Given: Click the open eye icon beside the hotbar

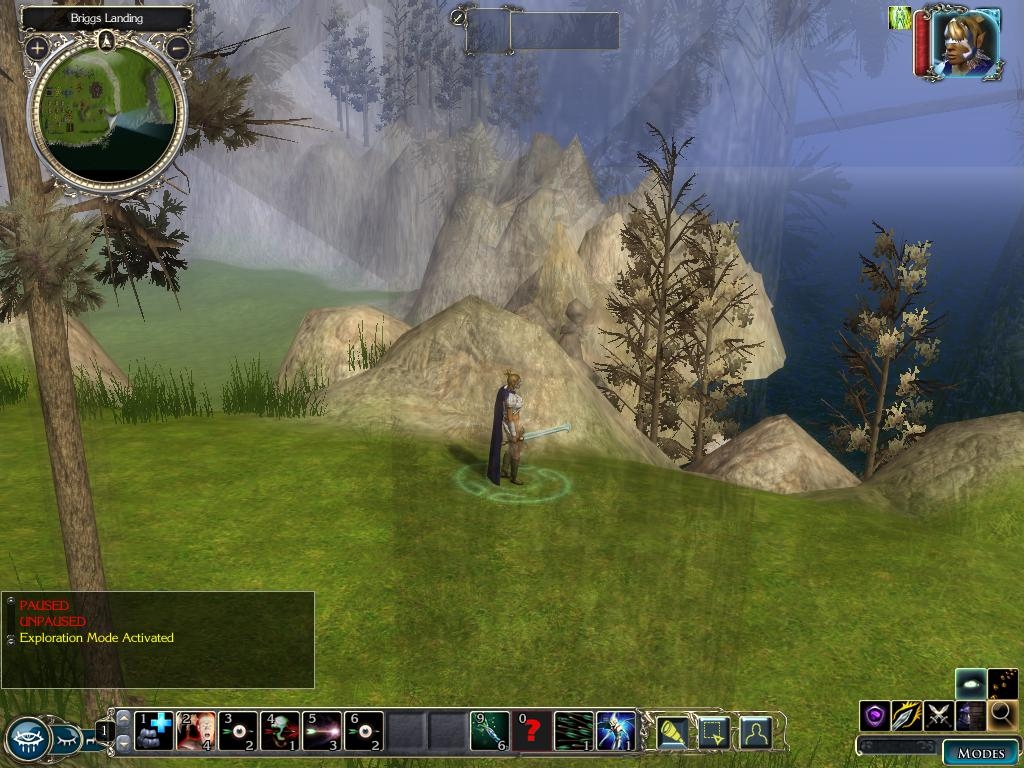Looking at the screenshot, I should pyautogui.click(x=28, y=740).
